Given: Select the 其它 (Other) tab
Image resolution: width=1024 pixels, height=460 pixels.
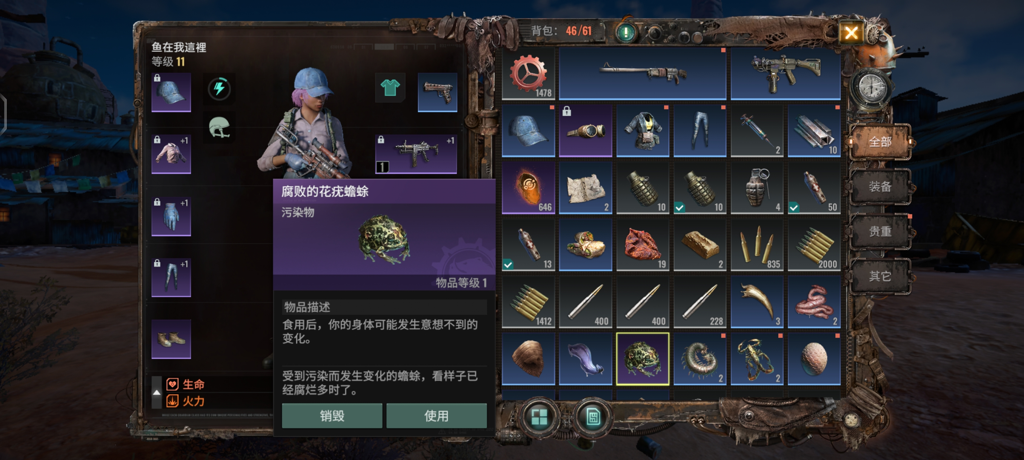Looking at the screenshot, I should [879, 275].
